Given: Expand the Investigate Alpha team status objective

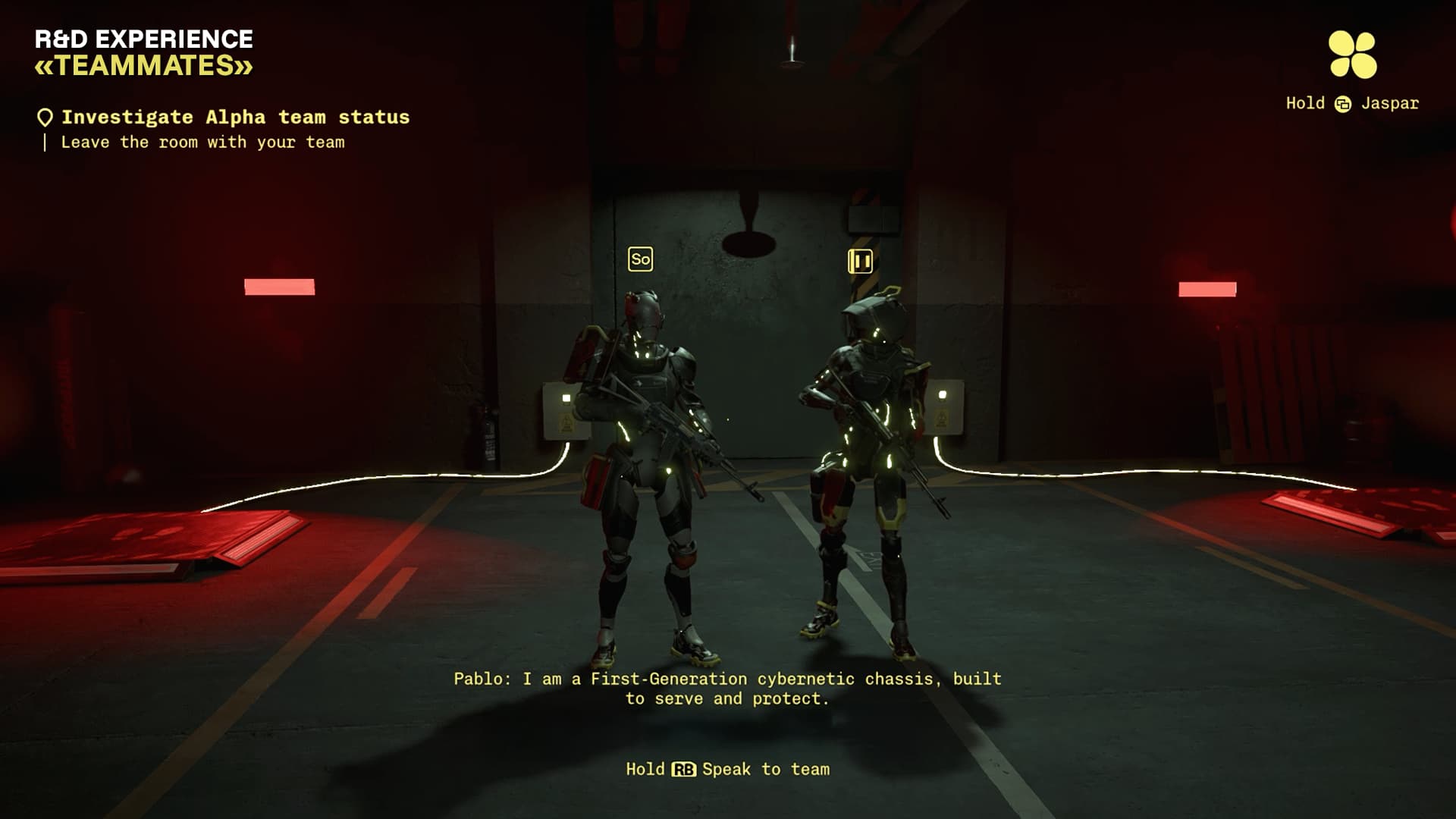Looking at the screenshot, I should (x=236, y=116).
